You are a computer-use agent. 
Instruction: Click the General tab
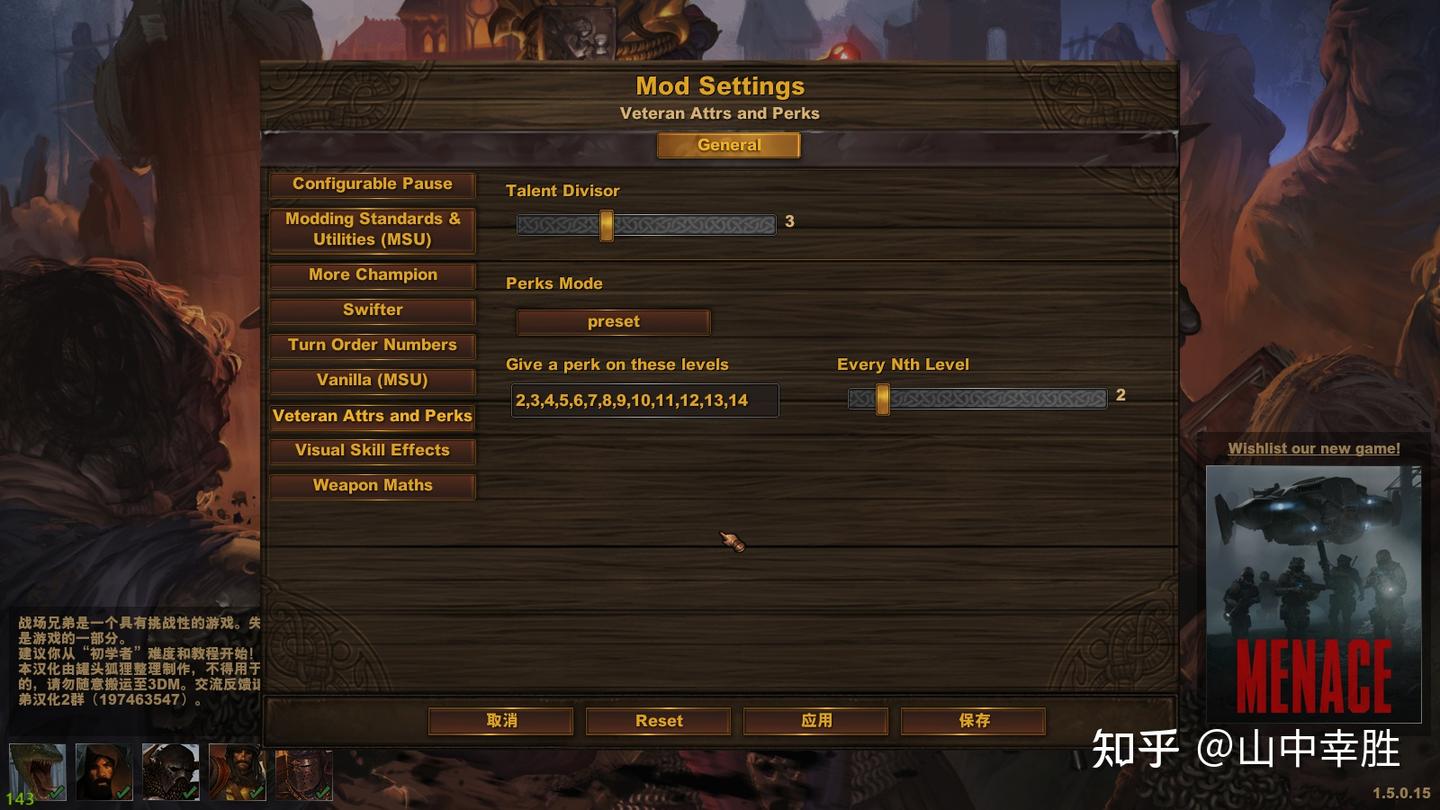click(728, 145)
